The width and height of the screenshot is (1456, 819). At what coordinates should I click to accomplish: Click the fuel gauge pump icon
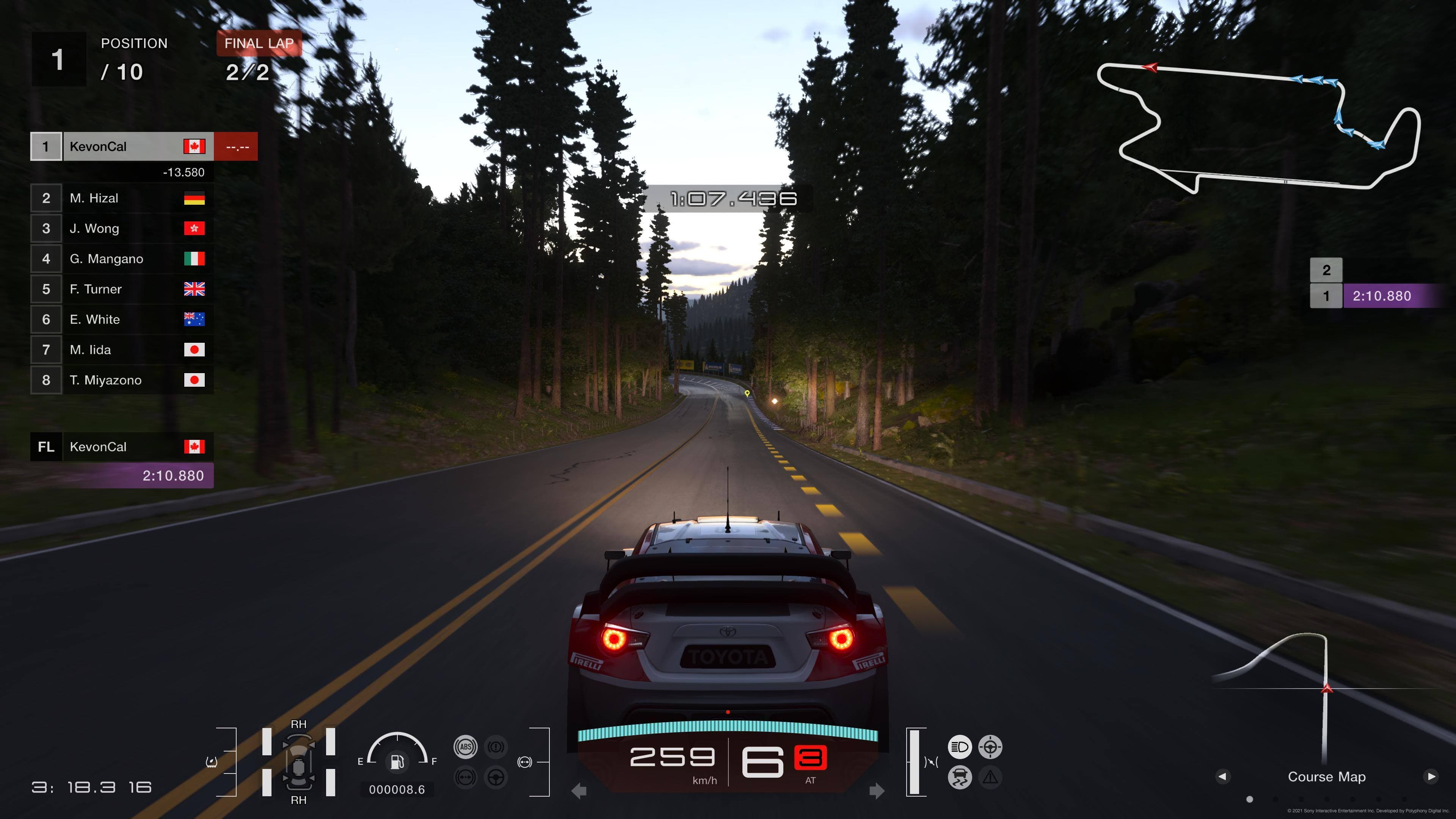pos(397,762)
